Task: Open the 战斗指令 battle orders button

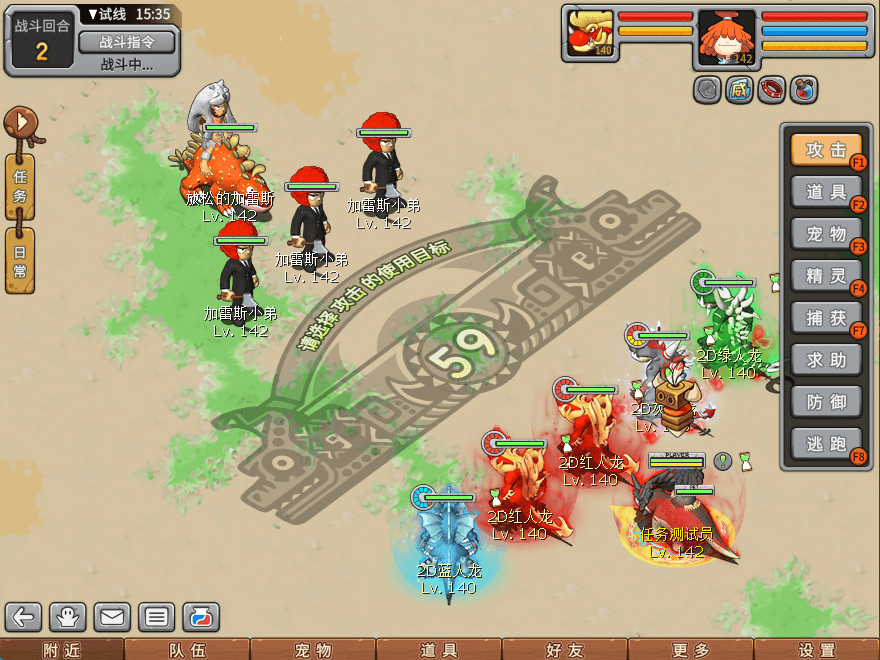Action: (x=126, y=42)
